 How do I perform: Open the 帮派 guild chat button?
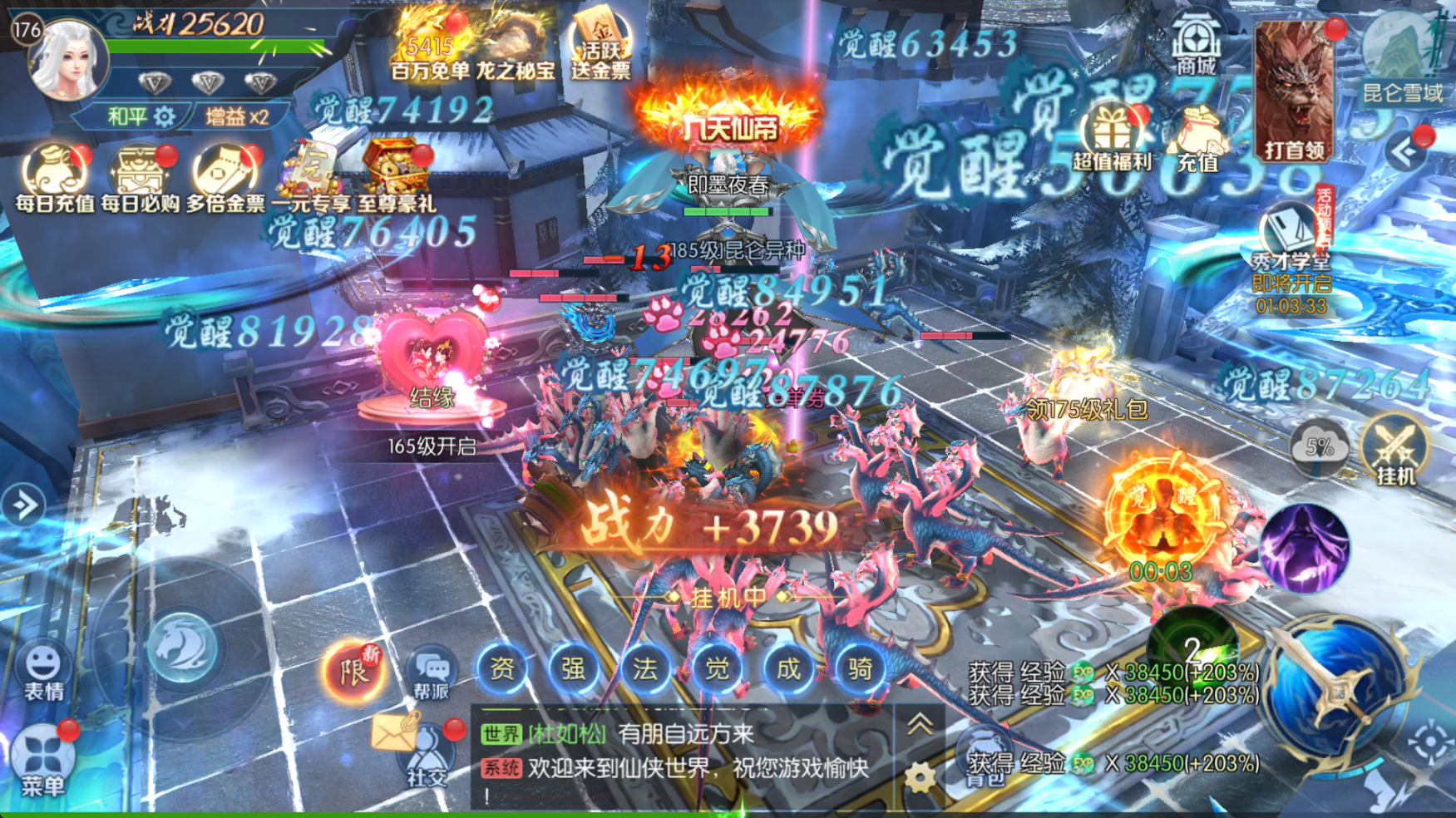tap(431, 673)
